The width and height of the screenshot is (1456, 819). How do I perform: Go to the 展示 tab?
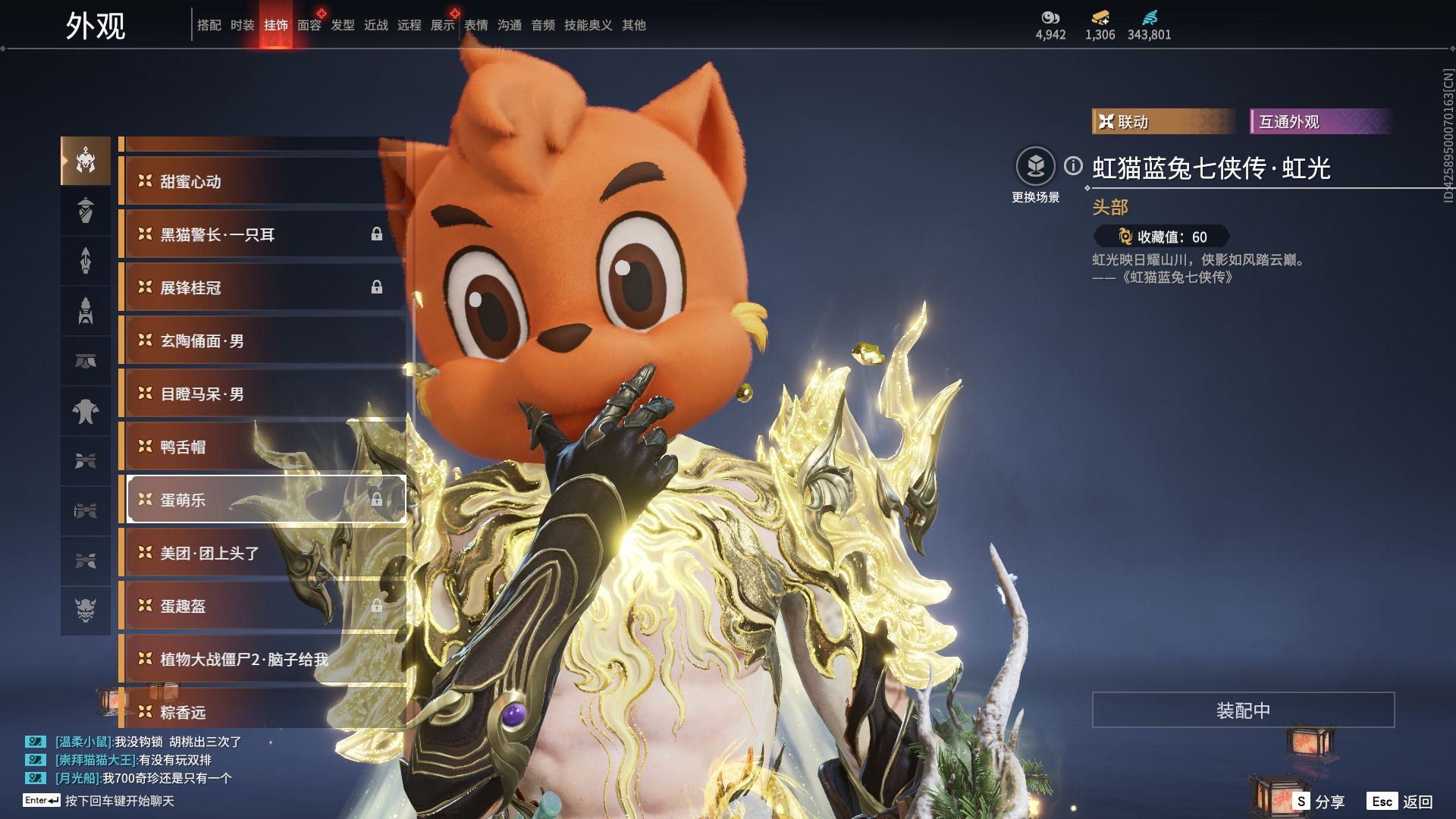click(x=442, y=25)
